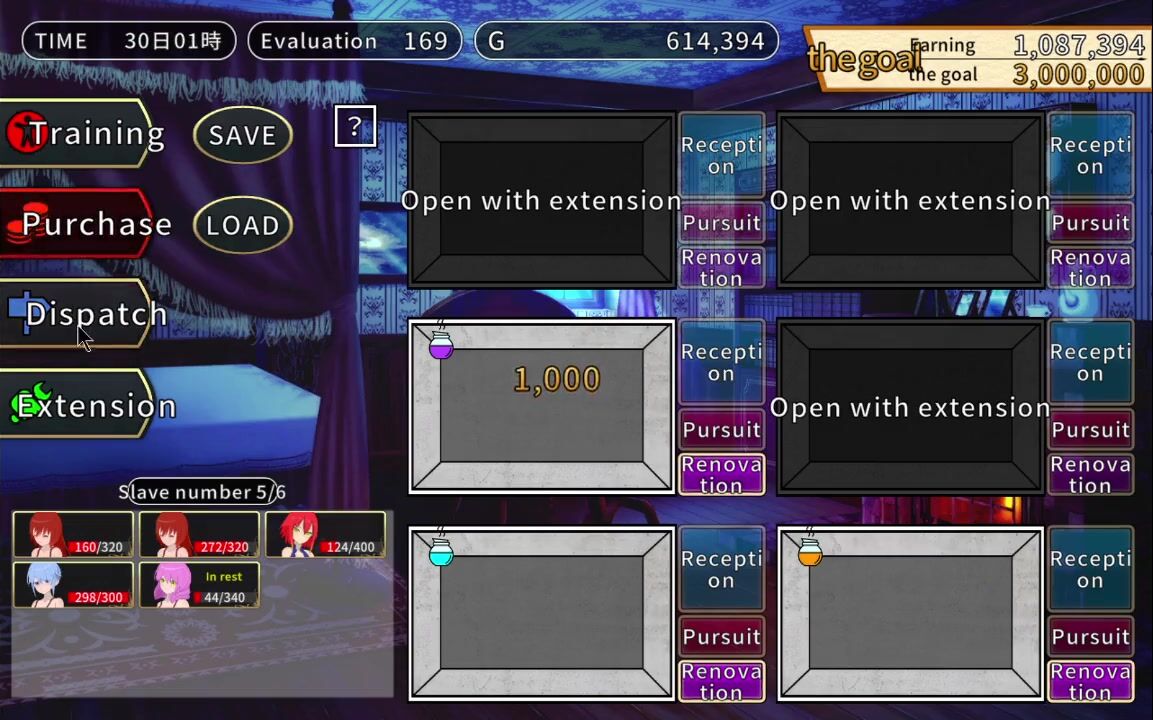Select the spiky red-haired slave portrait 124/400
Viewport: 1153px width, 720px height.
[325, 535]
